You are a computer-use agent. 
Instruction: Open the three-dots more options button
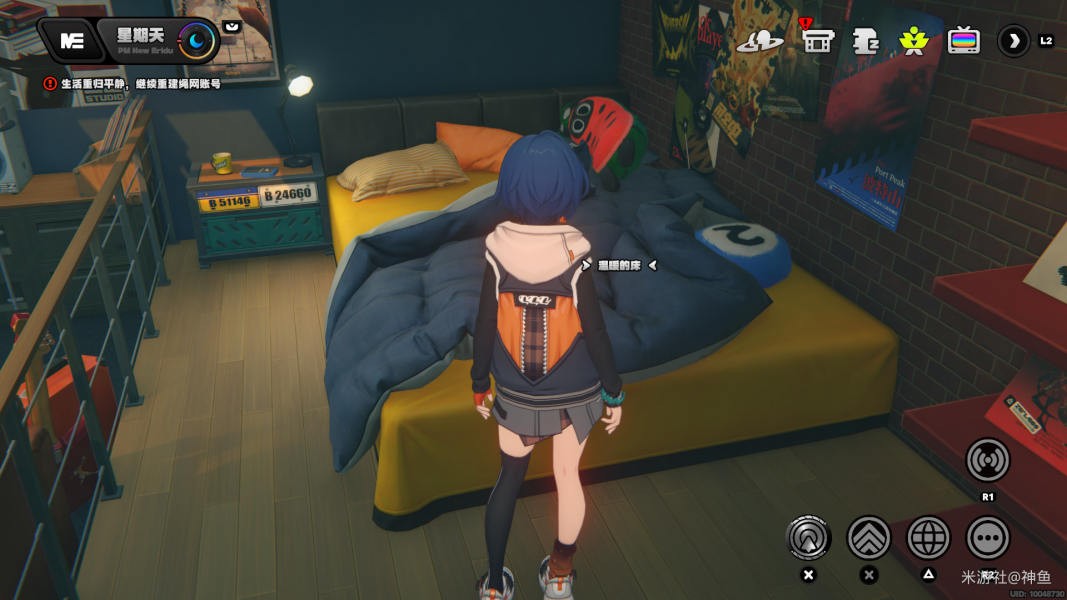(987, 538)
